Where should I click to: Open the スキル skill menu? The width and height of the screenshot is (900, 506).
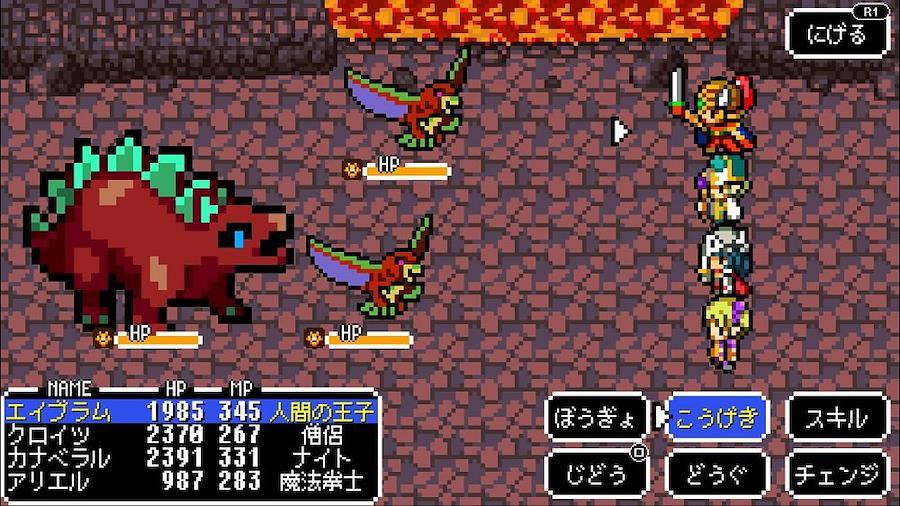(838, 418)
